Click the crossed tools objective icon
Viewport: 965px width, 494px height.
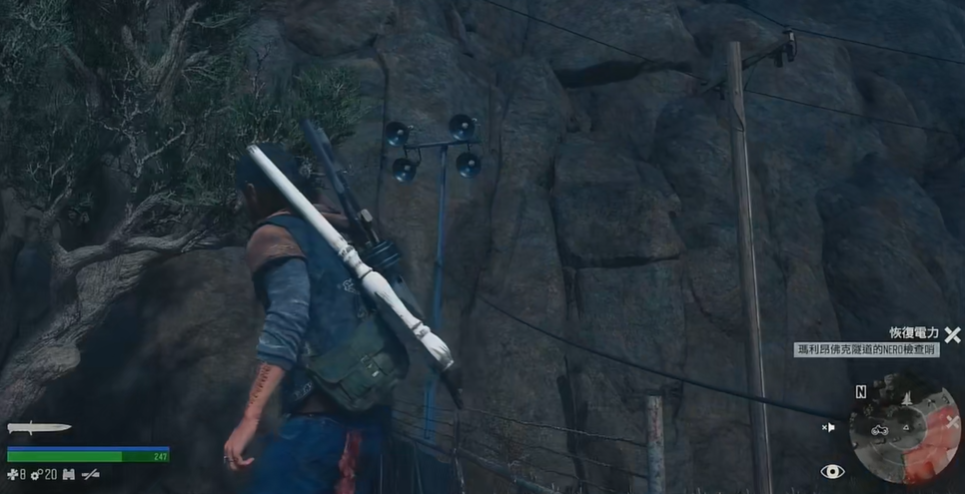953,335
